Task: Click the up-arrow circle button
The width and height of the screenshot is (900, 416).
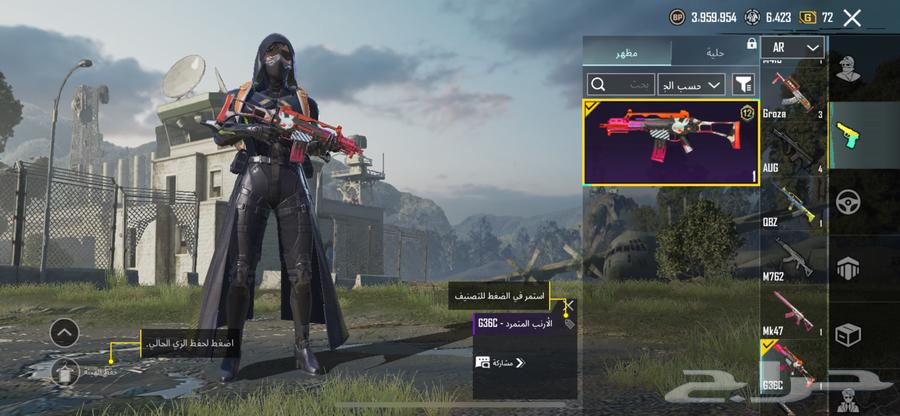Action: [x=64, y=333]
